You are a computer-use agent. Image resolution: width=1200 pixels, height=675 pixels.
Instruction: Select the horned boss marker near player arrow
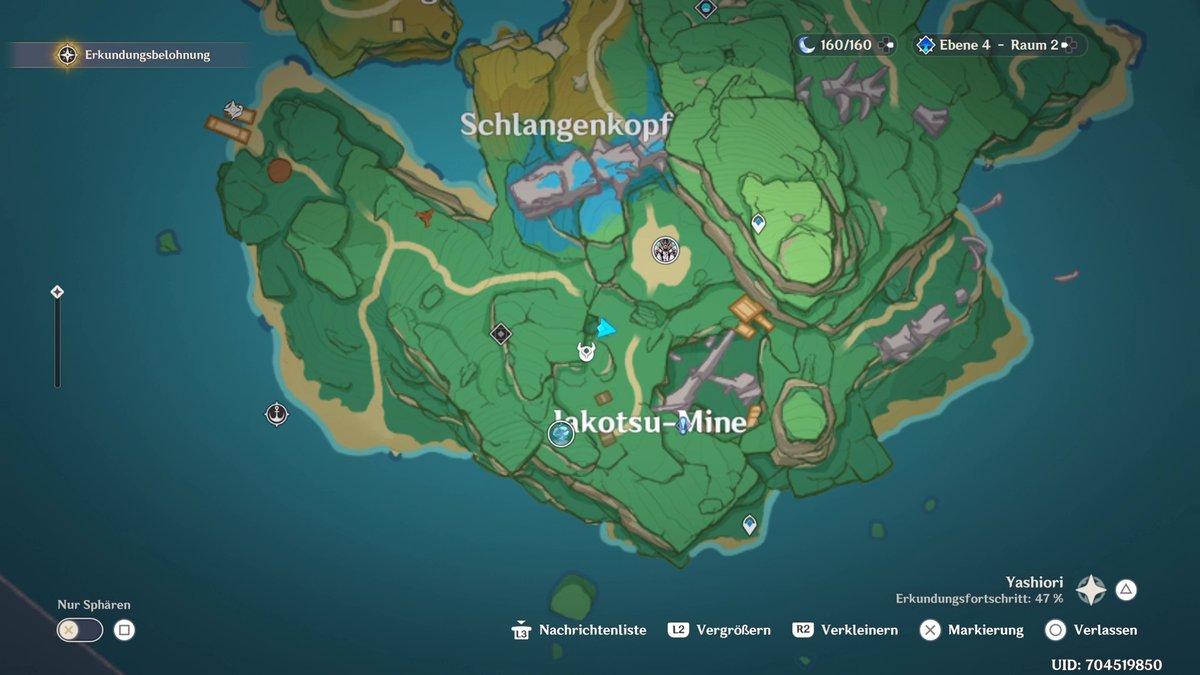point(587,351)
